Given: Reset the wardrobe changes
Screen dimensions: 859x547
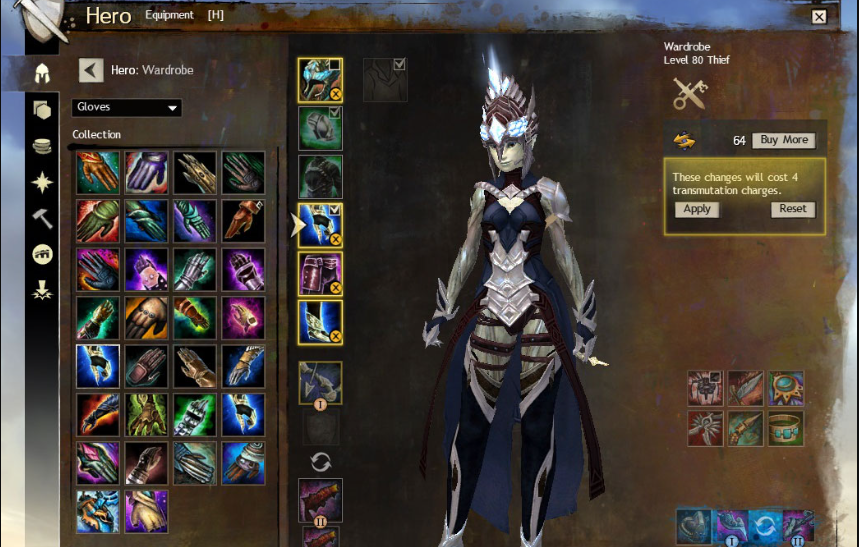Looking at the screenshot, I should tap(793, 209).
